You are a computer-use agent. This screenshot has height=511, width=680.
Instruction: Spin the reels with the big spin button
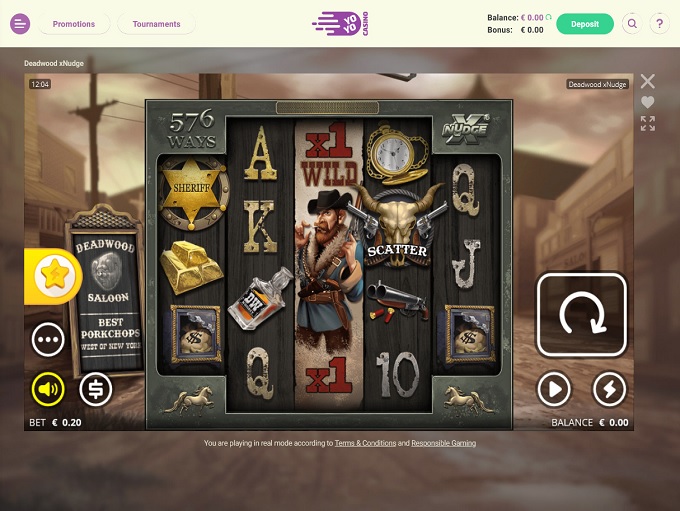[582, 314]
